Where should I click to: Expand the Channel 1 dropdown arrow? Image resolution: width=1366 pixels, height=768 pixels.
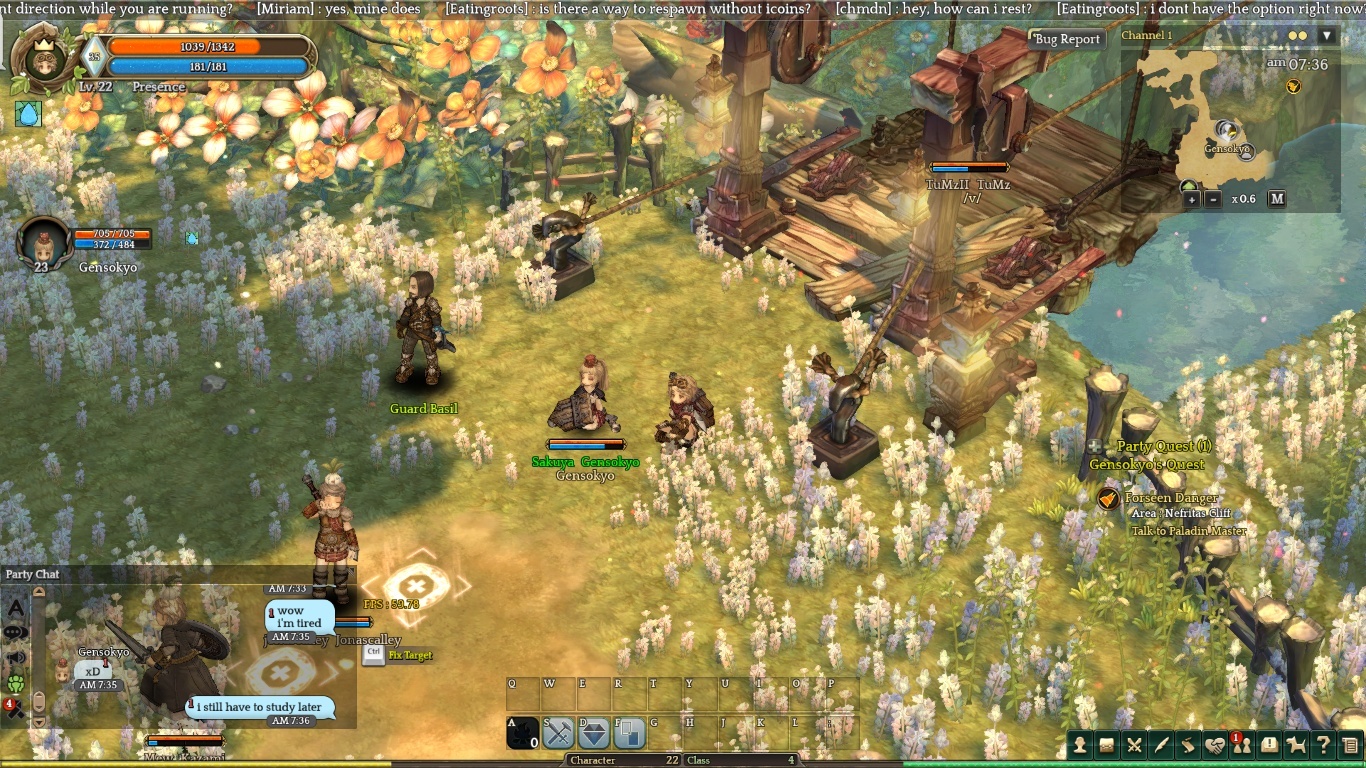tap(1327, 36)
